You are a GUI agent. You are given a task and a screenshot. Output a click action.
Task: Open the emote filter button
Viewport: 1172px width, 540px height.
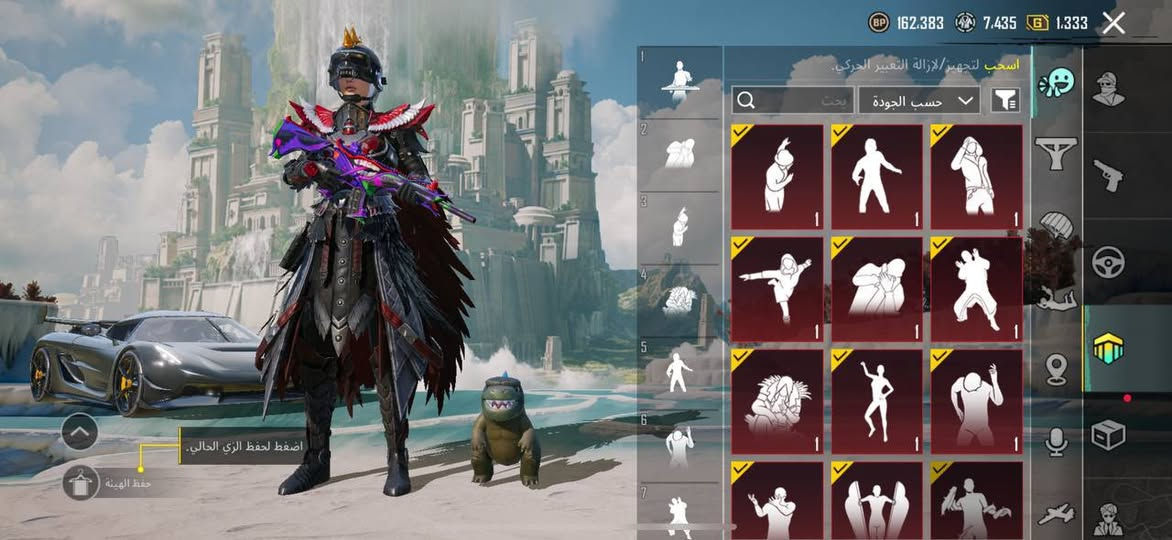coord(1003,99)
